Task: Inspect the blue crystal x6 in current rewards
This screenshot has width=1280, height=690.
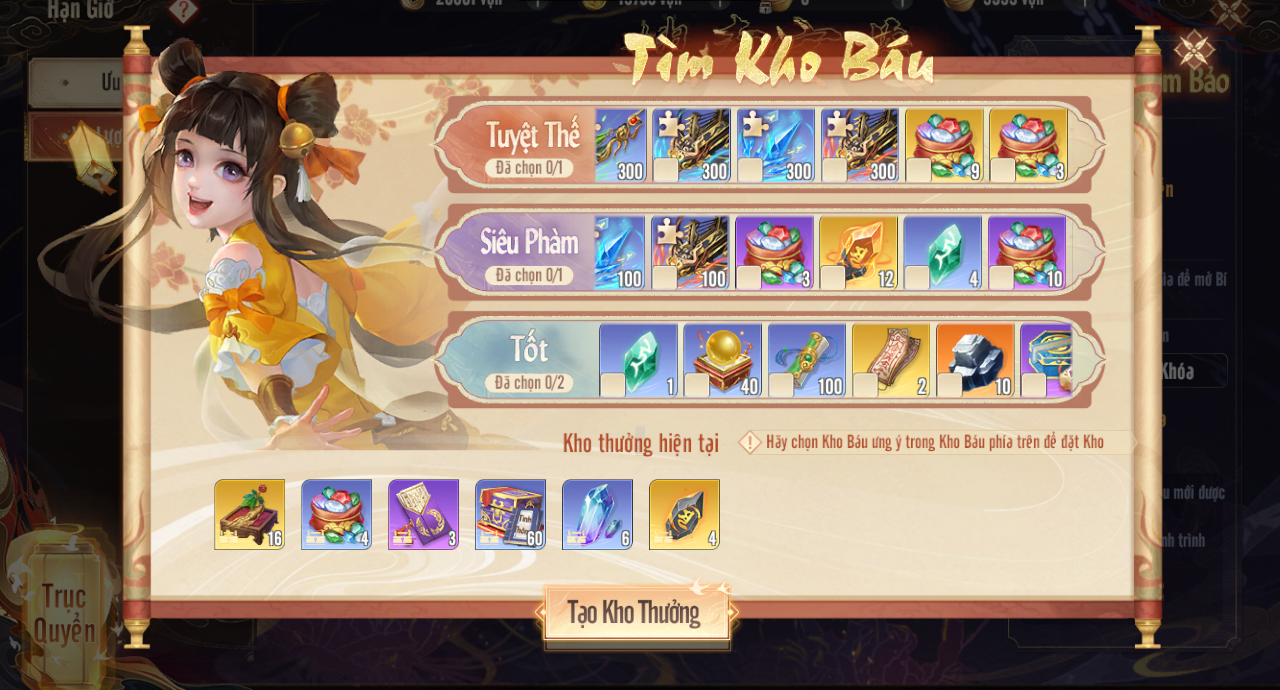Action: [x=597, y=514]
